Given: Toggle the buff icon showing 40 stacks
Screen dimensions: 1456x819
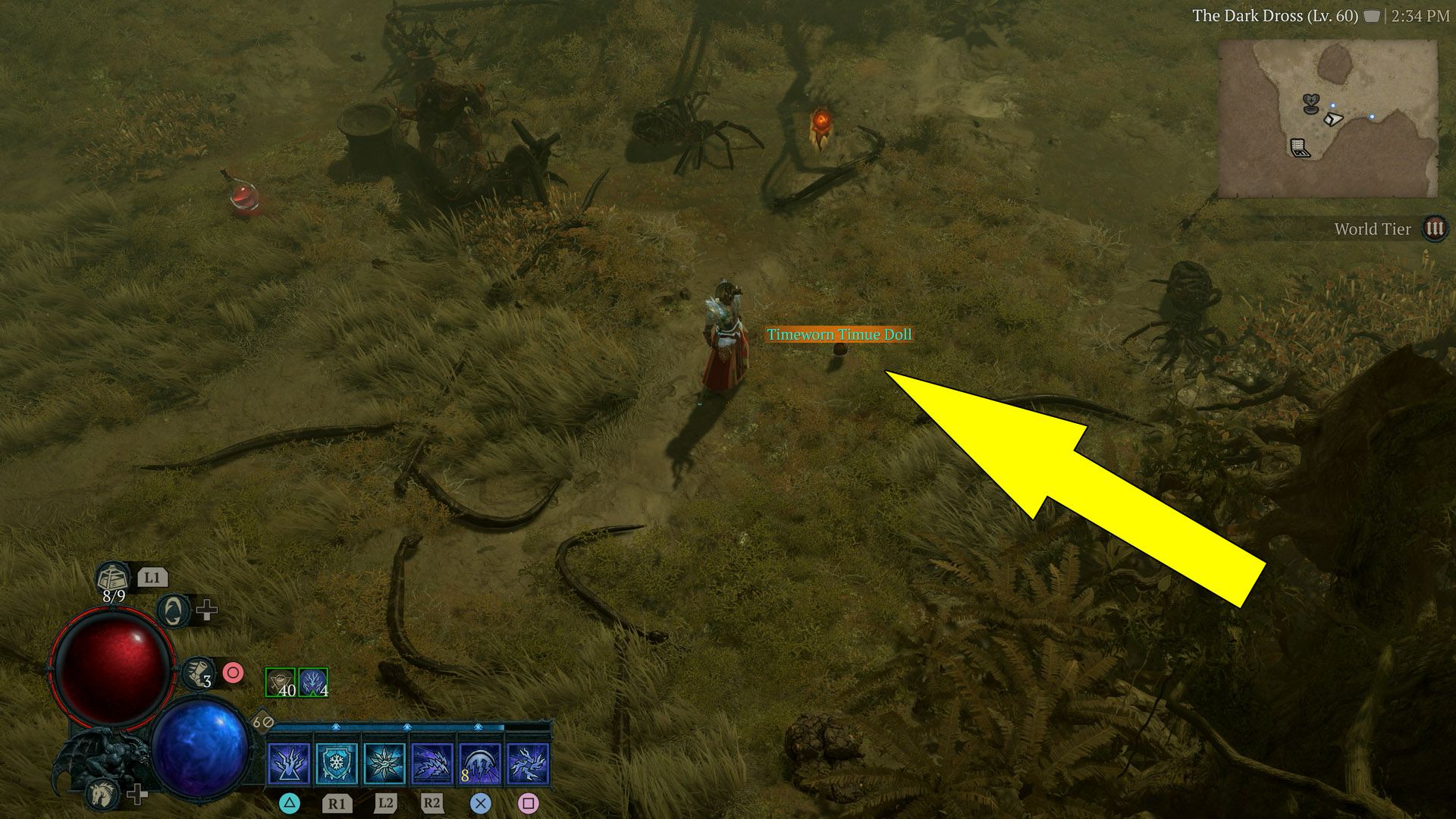Looking at the screenshot, I should click(x=280, y=681).
